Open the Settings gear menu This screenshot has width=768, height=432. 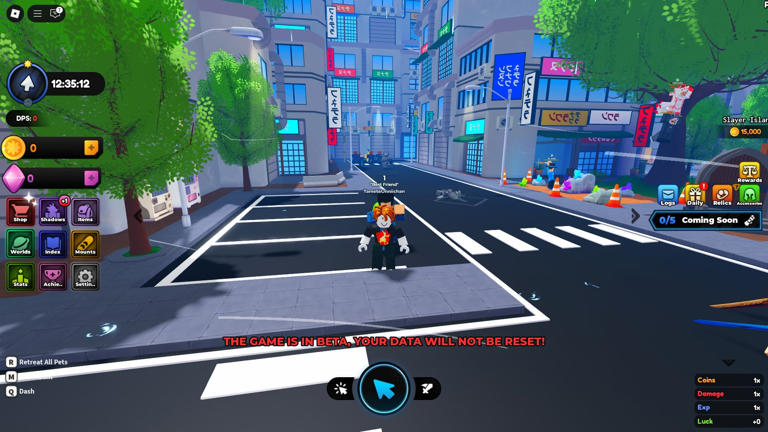[85, 276]
